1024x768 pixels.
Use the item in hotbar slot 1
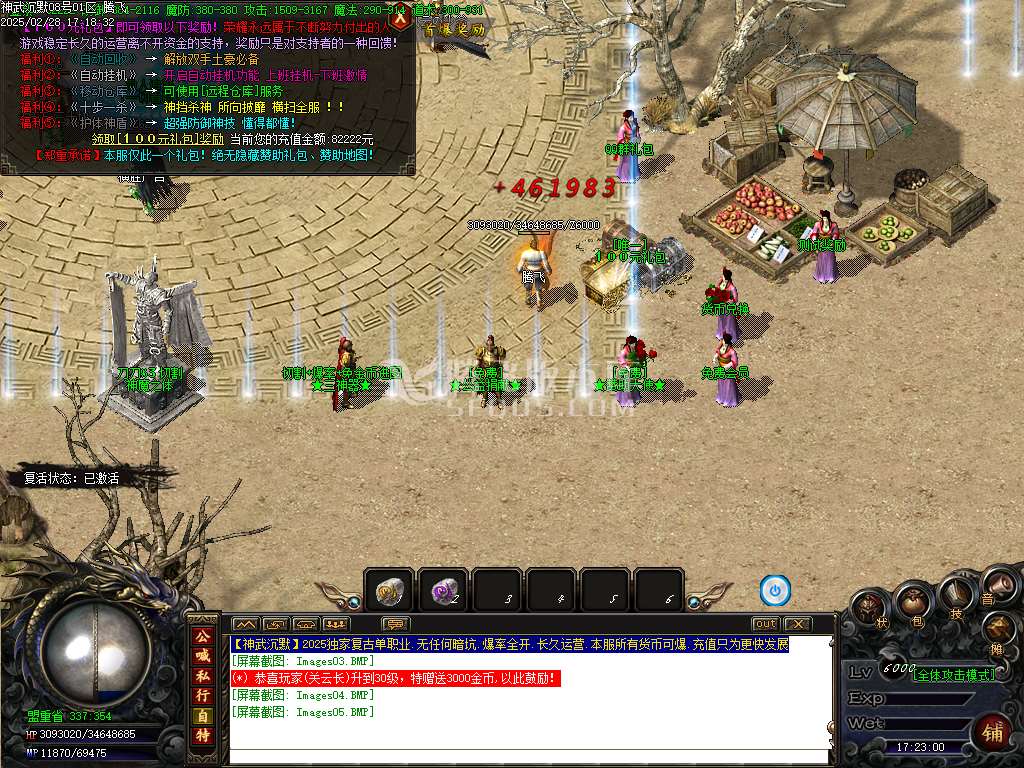point(389,592)
